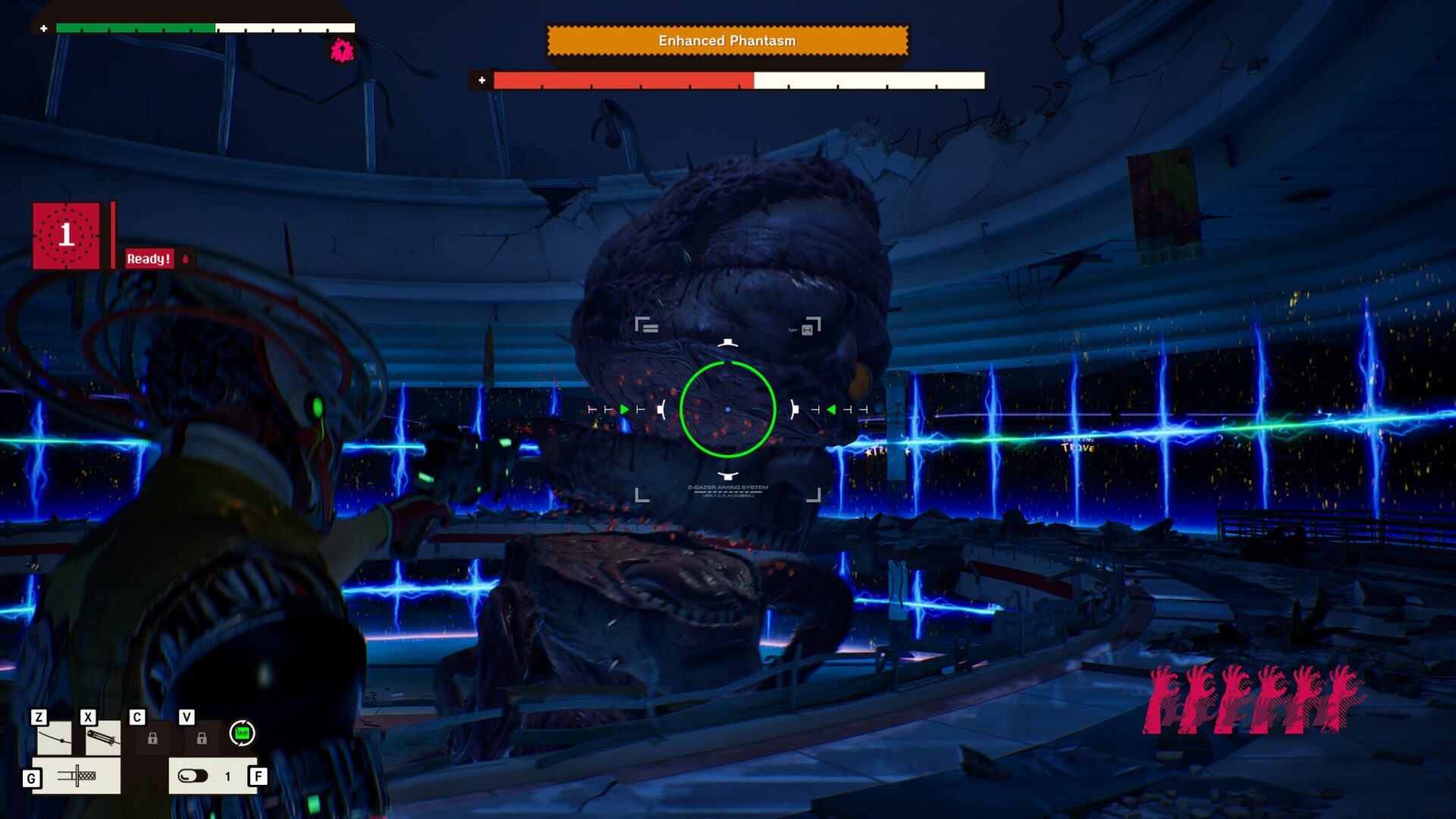Click the pink status icon below health

pos(342,51)
